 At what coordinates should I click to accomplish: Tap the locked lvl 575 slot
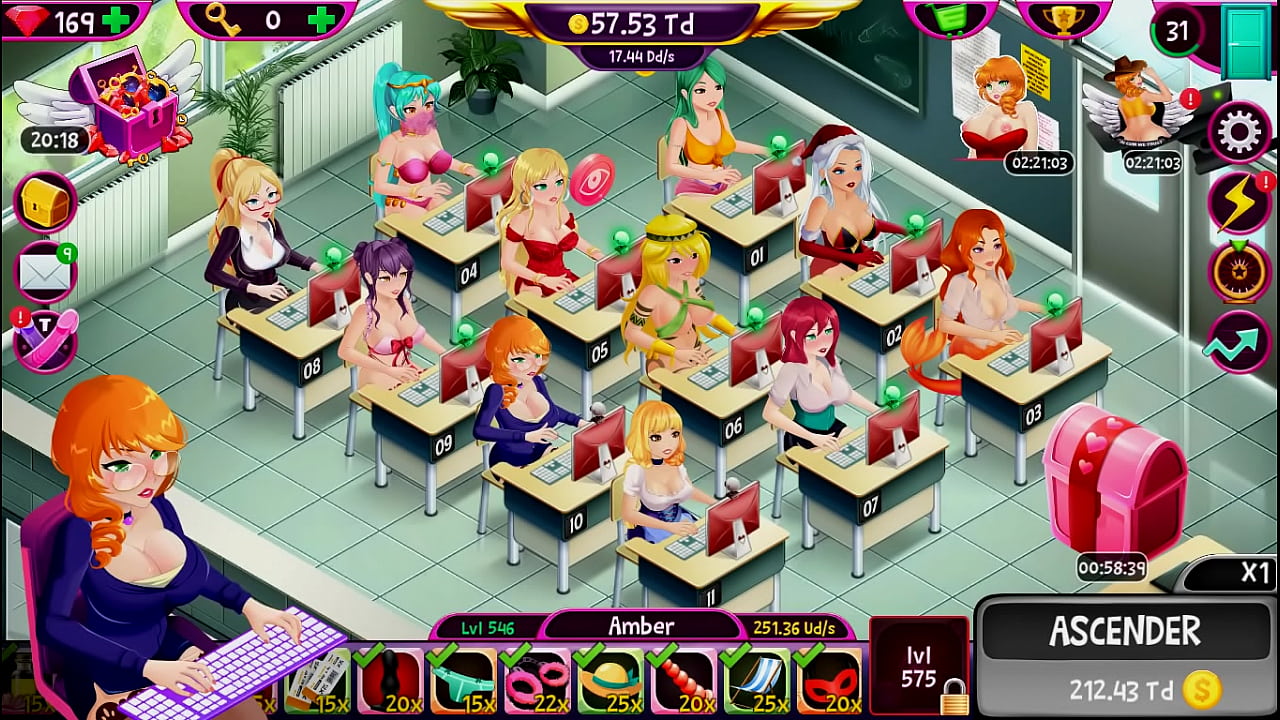point(918,667)
